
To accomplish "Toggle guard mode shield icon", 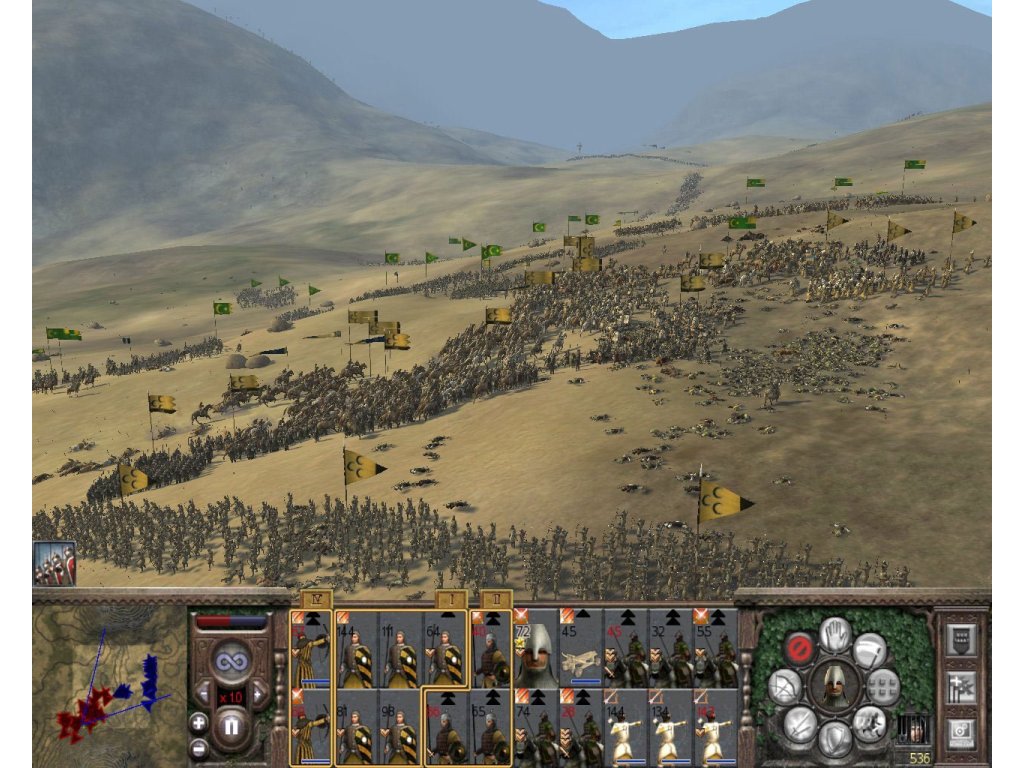I will click(x=835, y=739).
